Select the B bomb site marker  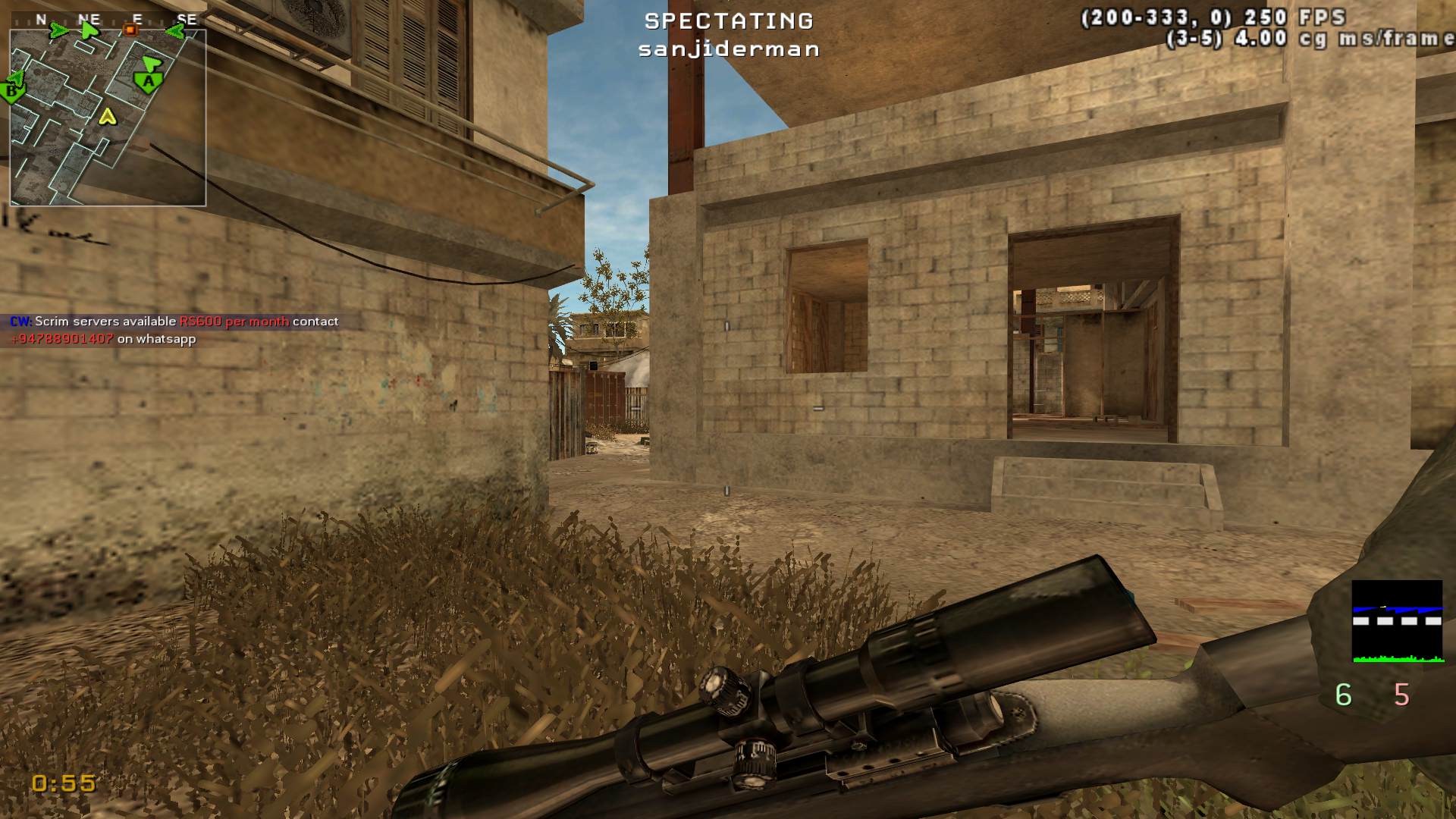[12, 92]
